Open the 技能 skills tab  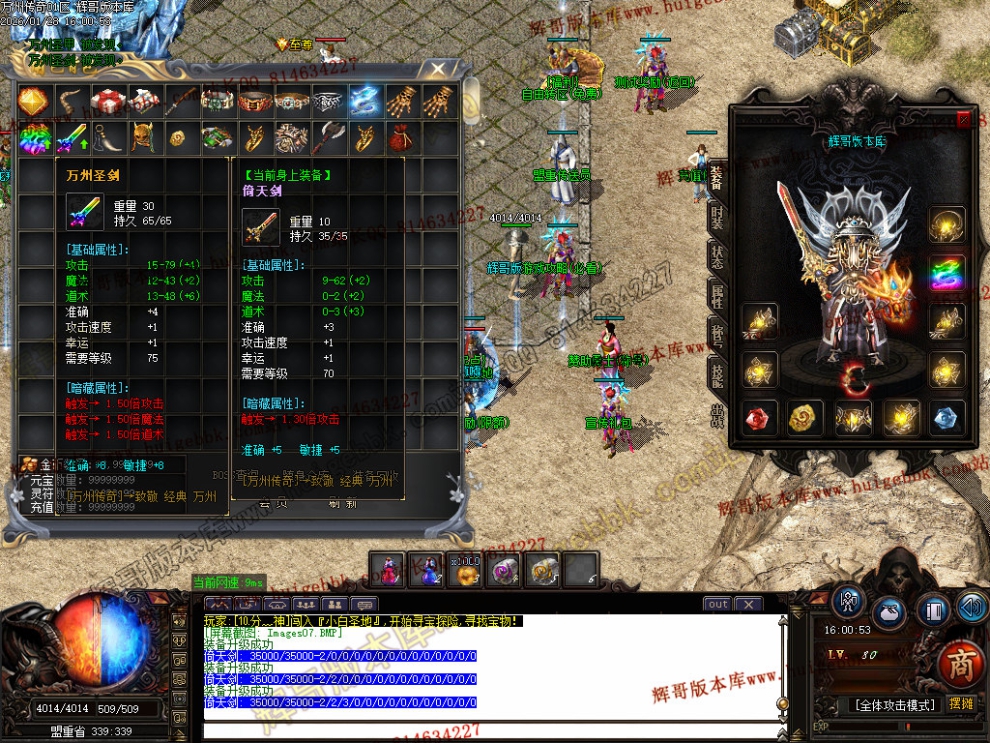[717, 376]
